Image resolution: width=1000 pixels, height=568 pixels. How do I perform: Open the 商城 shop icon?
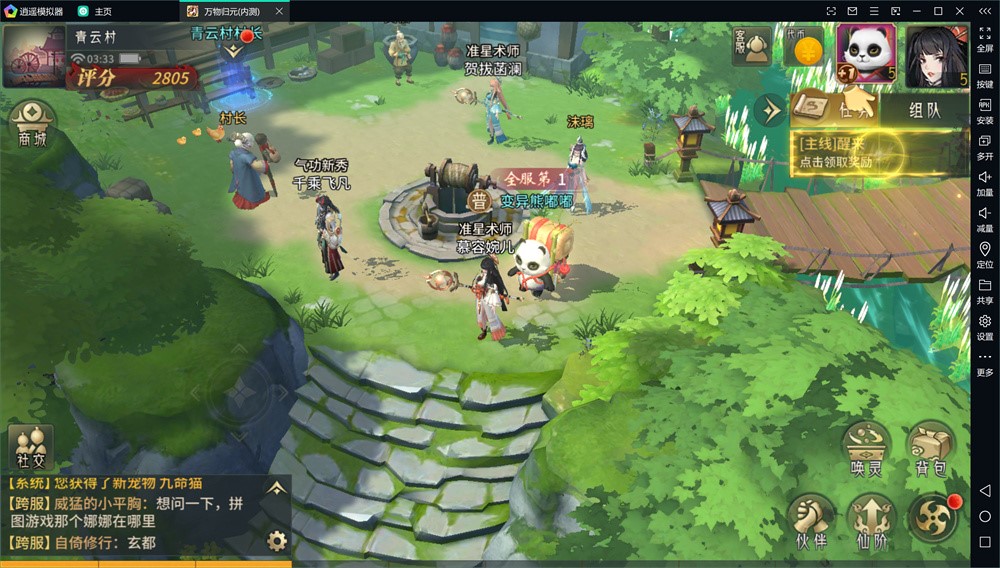pyautogui.click(x=32, y=124)
